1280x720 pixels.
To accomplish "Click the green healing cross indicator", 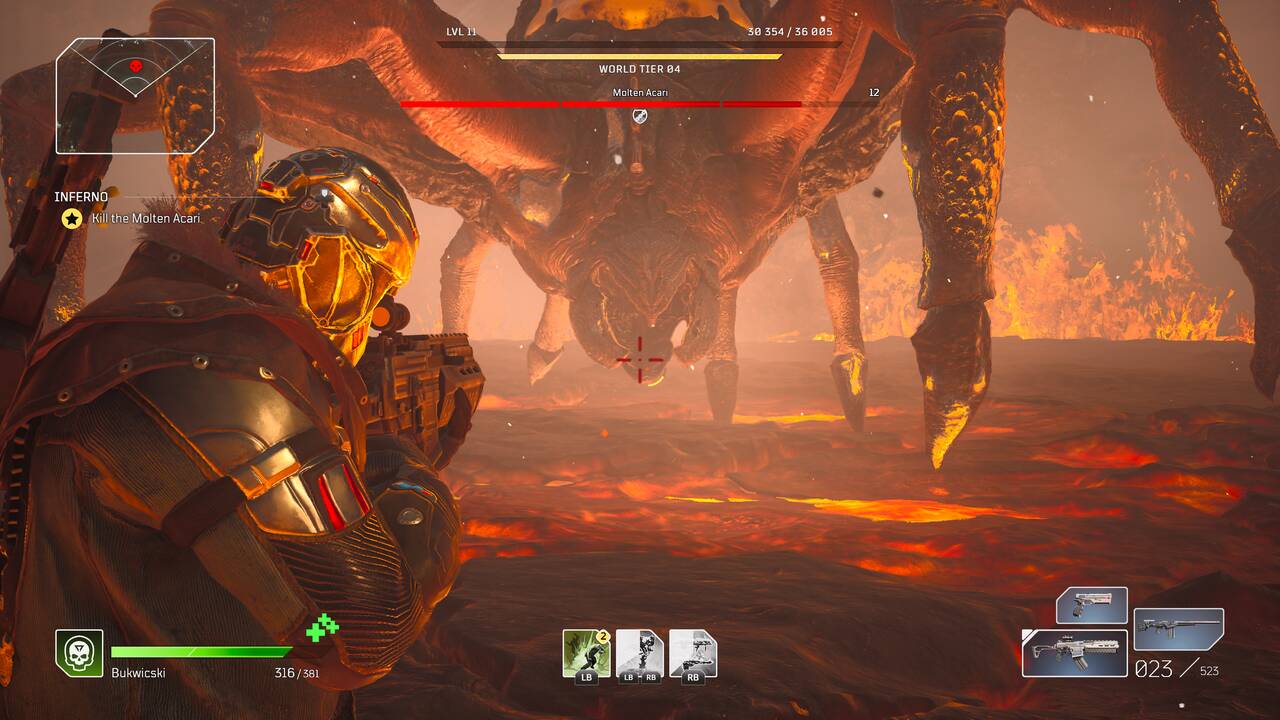I will click(x=322, y=628).
